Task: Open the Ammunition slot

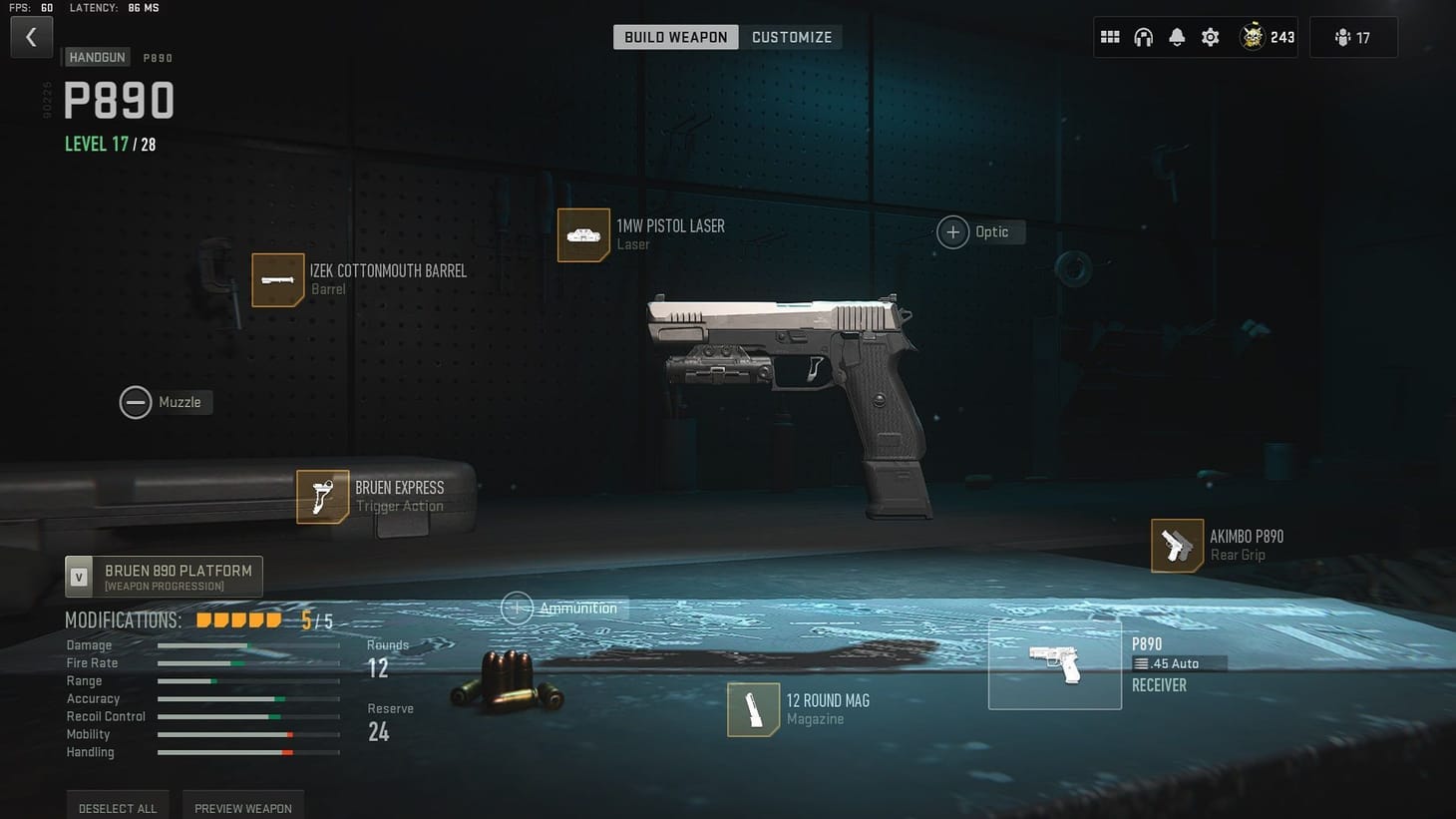Action: point(517,608)
